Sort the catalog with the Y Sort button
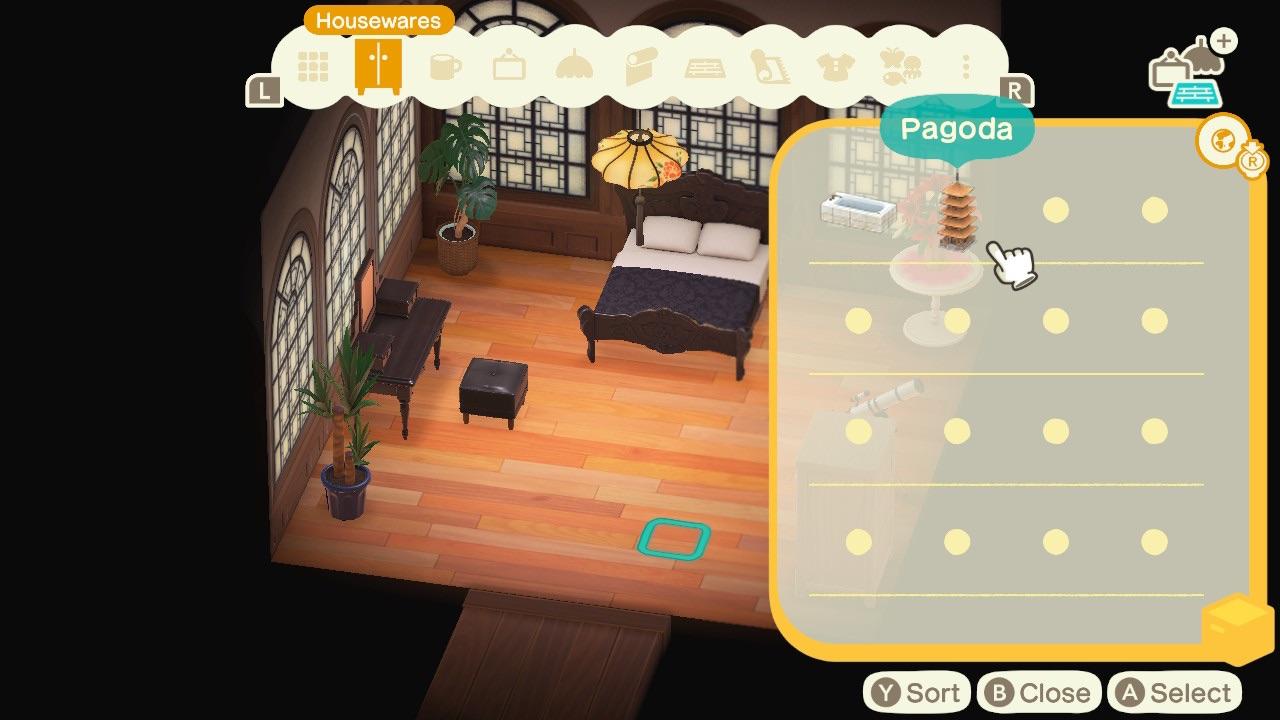The height and width of the screenshot is (720, 1280). tap(915, 691)
